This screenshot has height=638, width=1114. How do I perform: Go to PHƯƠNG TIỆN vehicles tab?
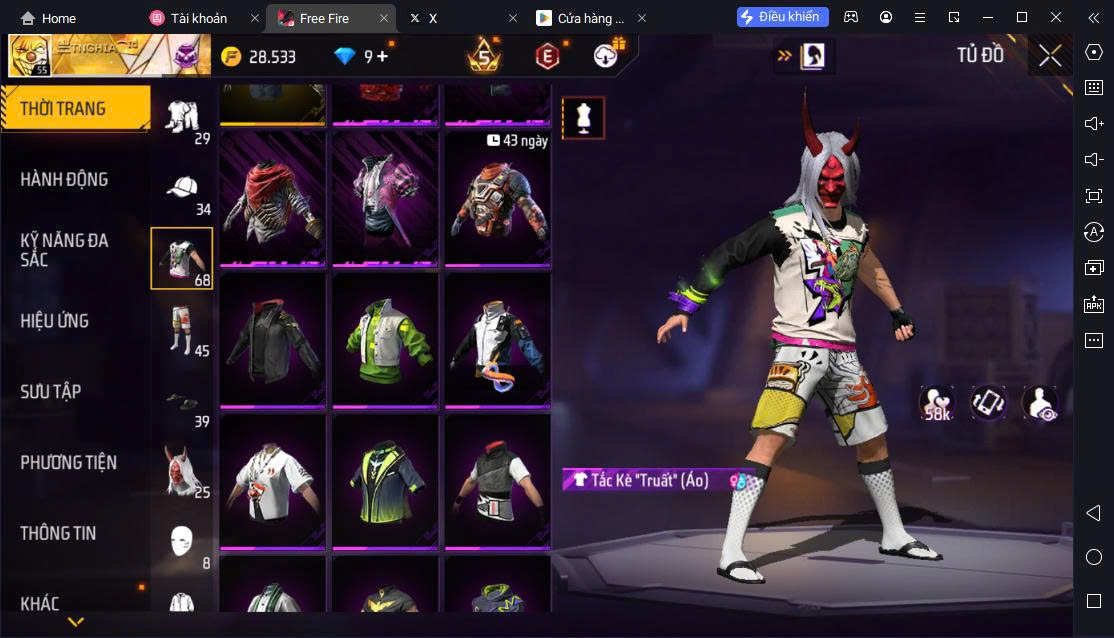point(68,463)
